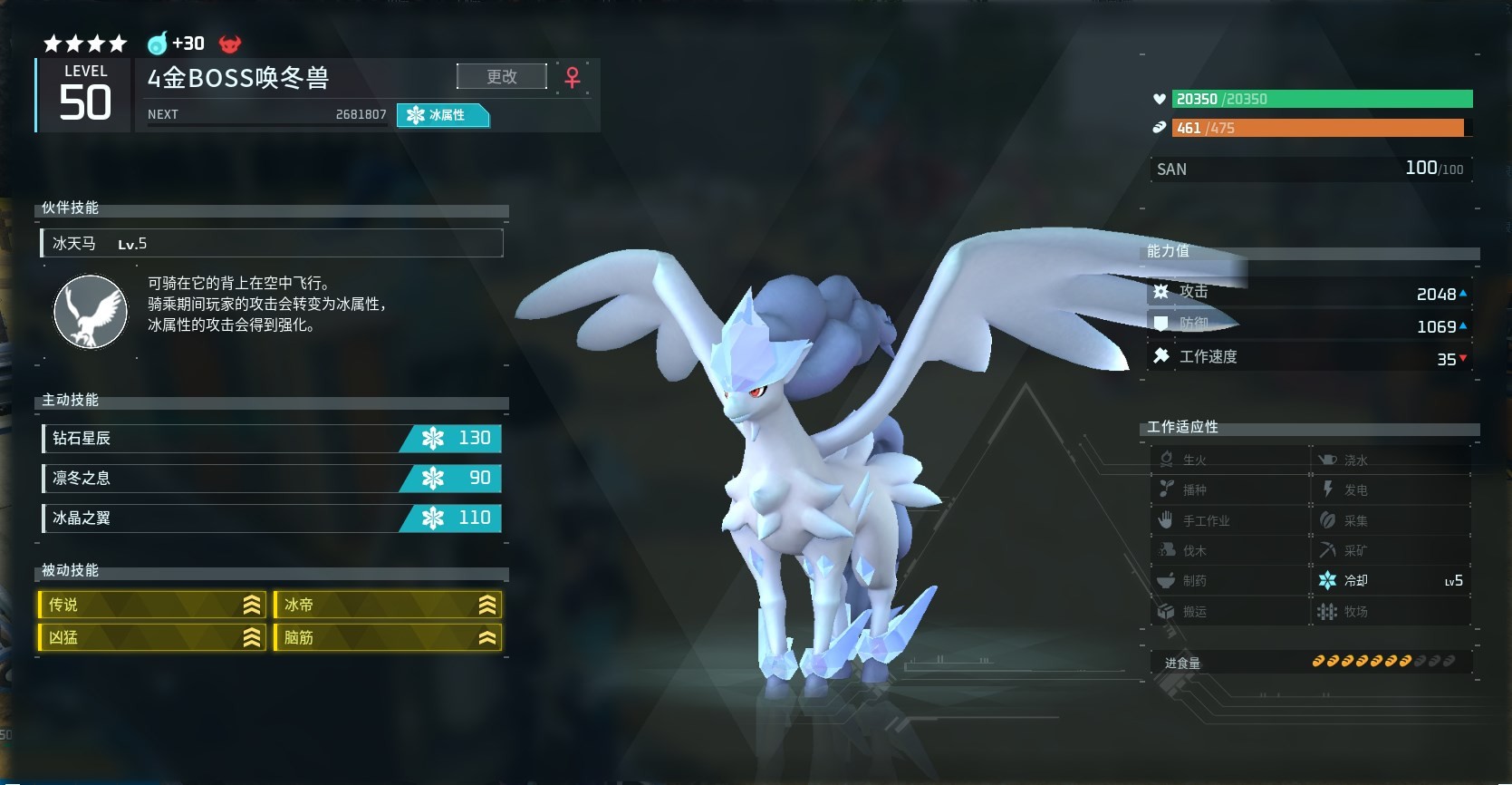Image resolution: width=1512 pixels, height=785 pixels.
Task: Inspect the 凶猛 passive skill
Action: 151,638
